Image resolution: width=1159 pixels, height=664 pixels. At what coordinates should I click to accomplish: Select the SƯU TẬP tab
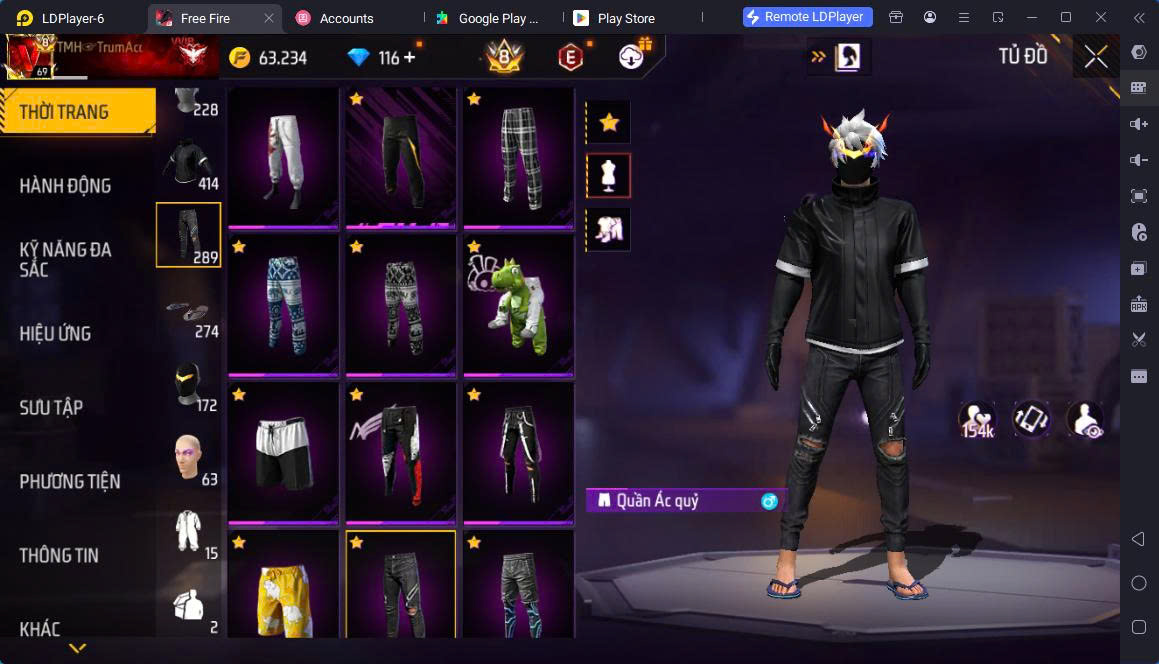pyautogui.click(x=52, y=408)
